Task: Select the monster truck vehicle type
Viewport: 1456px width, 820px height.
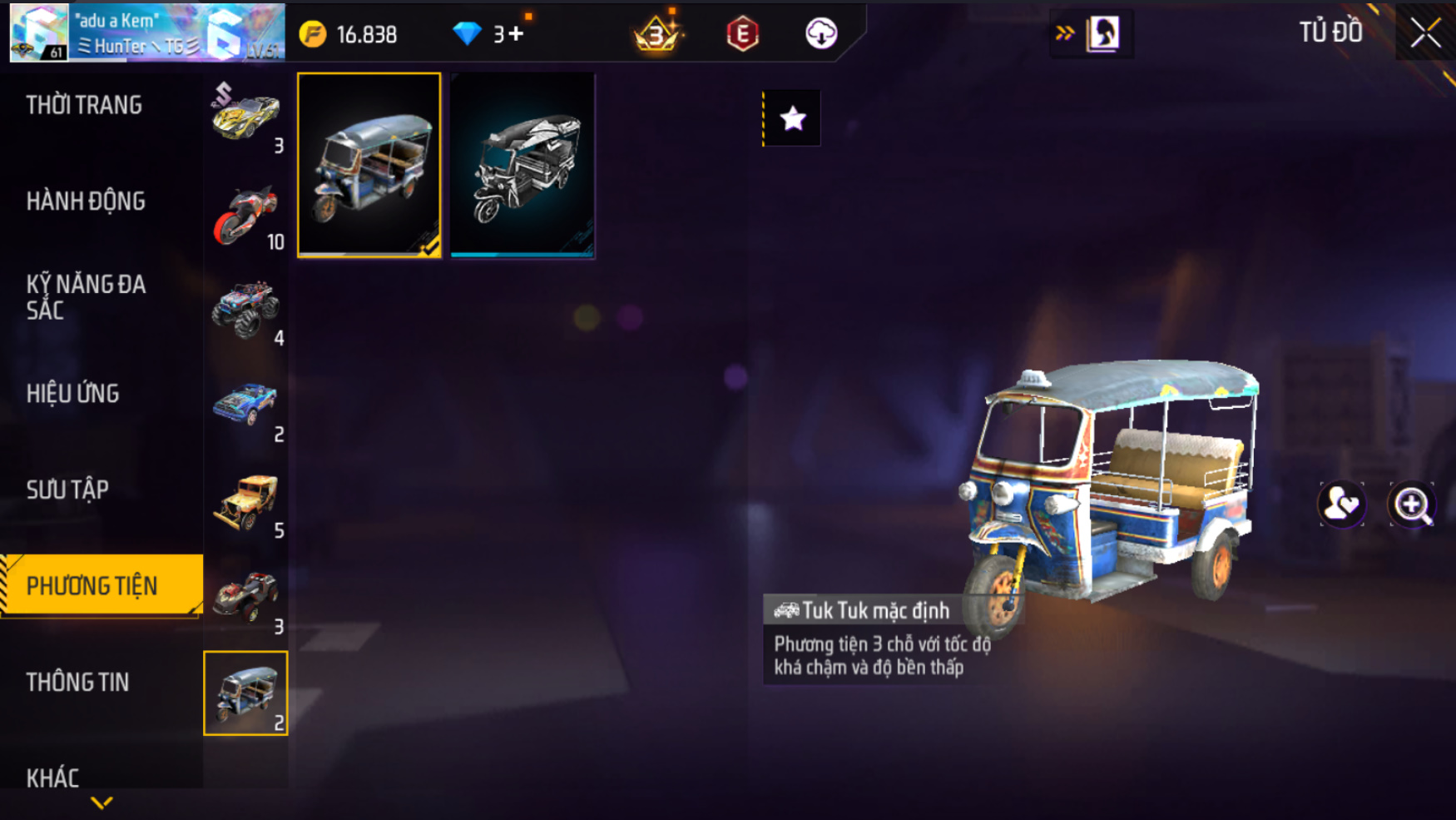Action: 245,310
